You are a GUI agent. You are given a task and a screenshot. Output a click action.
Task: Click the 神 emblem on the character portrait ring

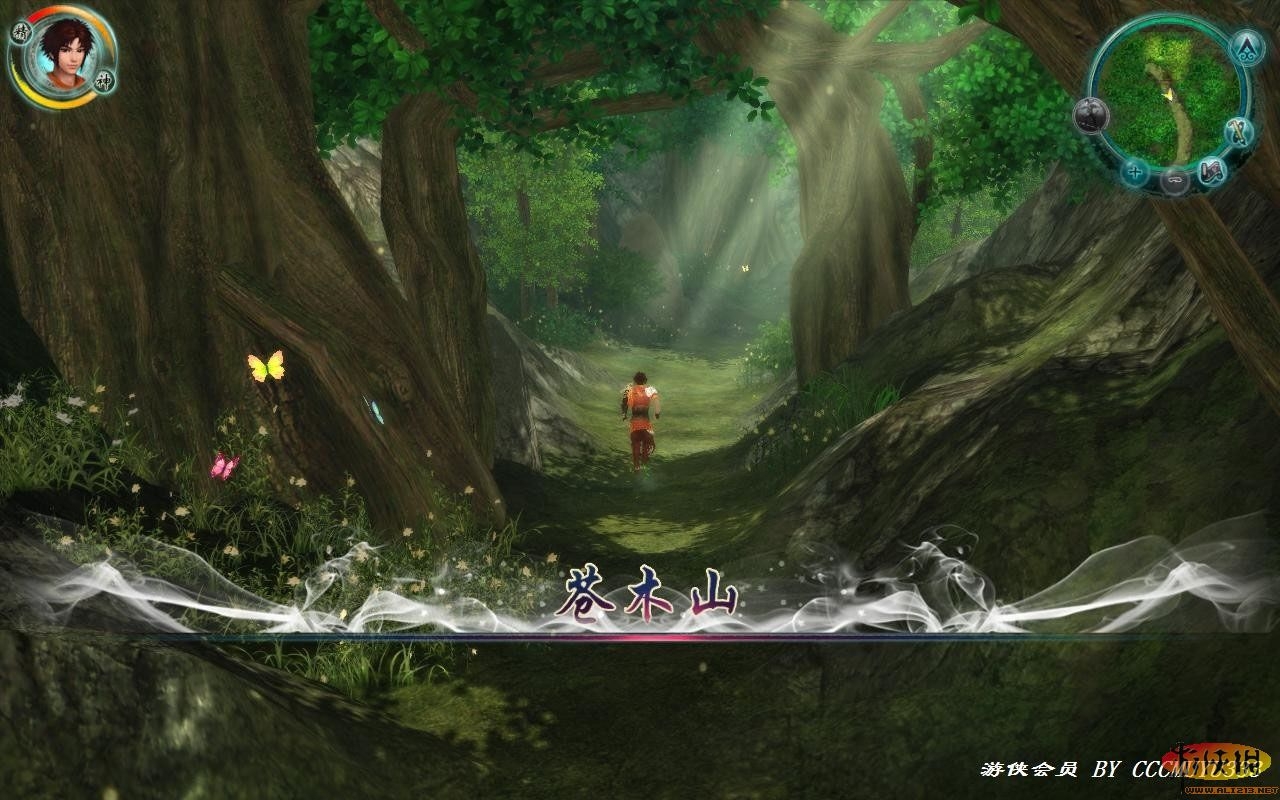point(104,81)
